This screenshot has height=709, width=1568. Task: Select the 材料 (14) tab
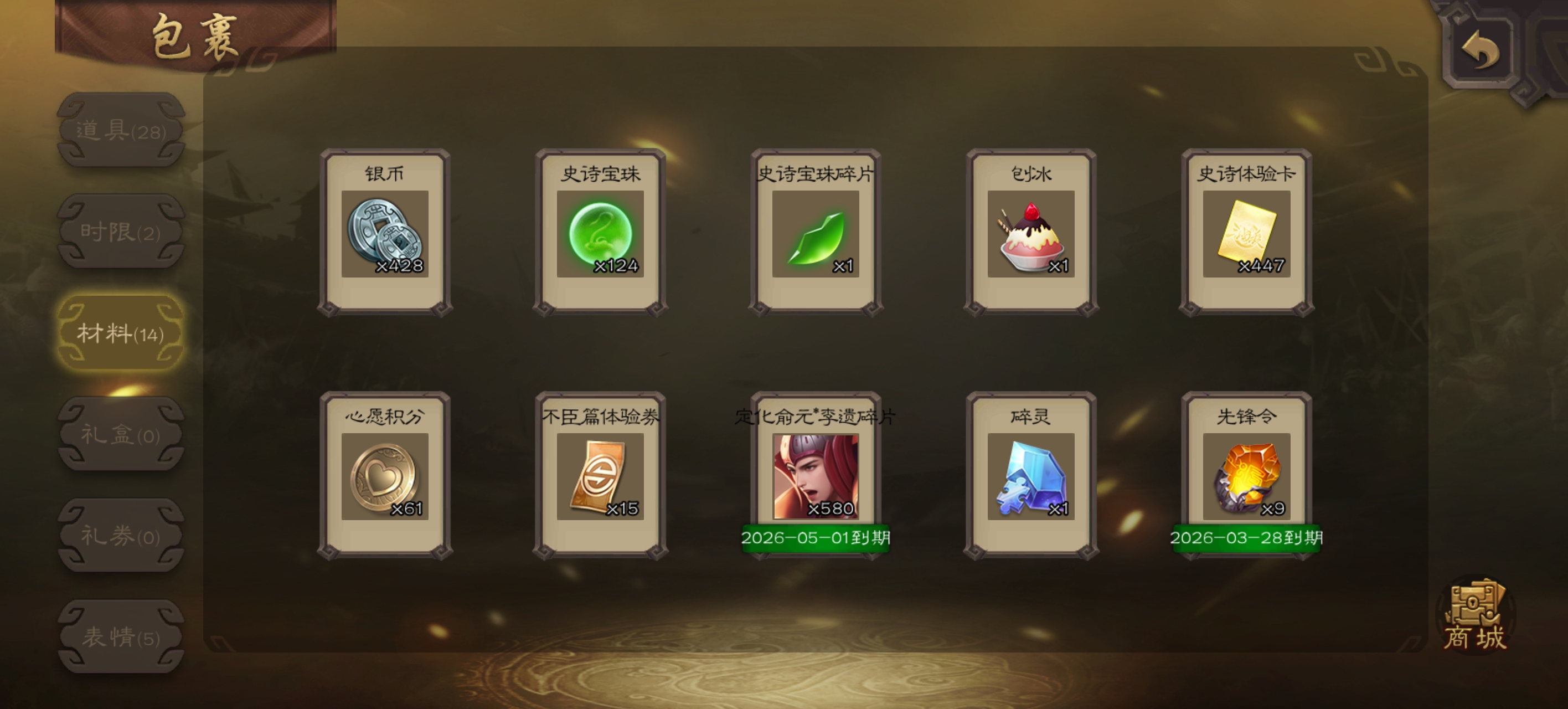point(121,333)
